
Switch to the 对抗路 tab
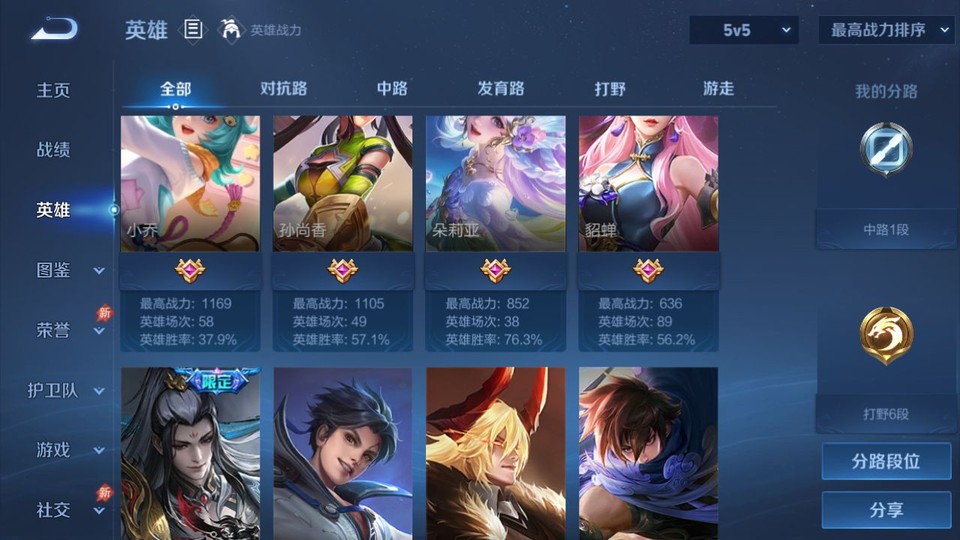point(283,89)
